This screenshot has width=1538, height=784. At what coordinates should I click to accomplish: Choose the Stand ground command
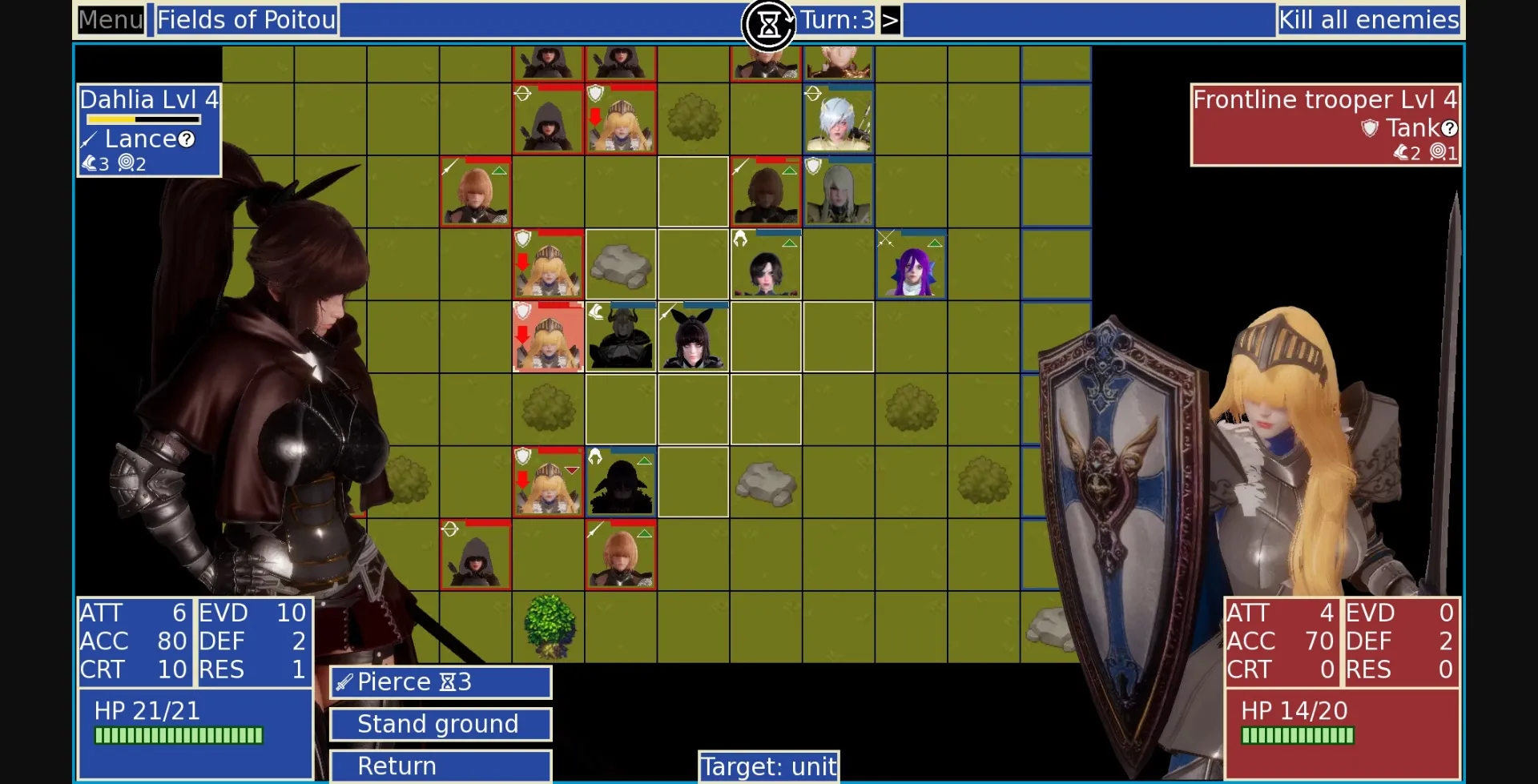(x=440, y=724)
